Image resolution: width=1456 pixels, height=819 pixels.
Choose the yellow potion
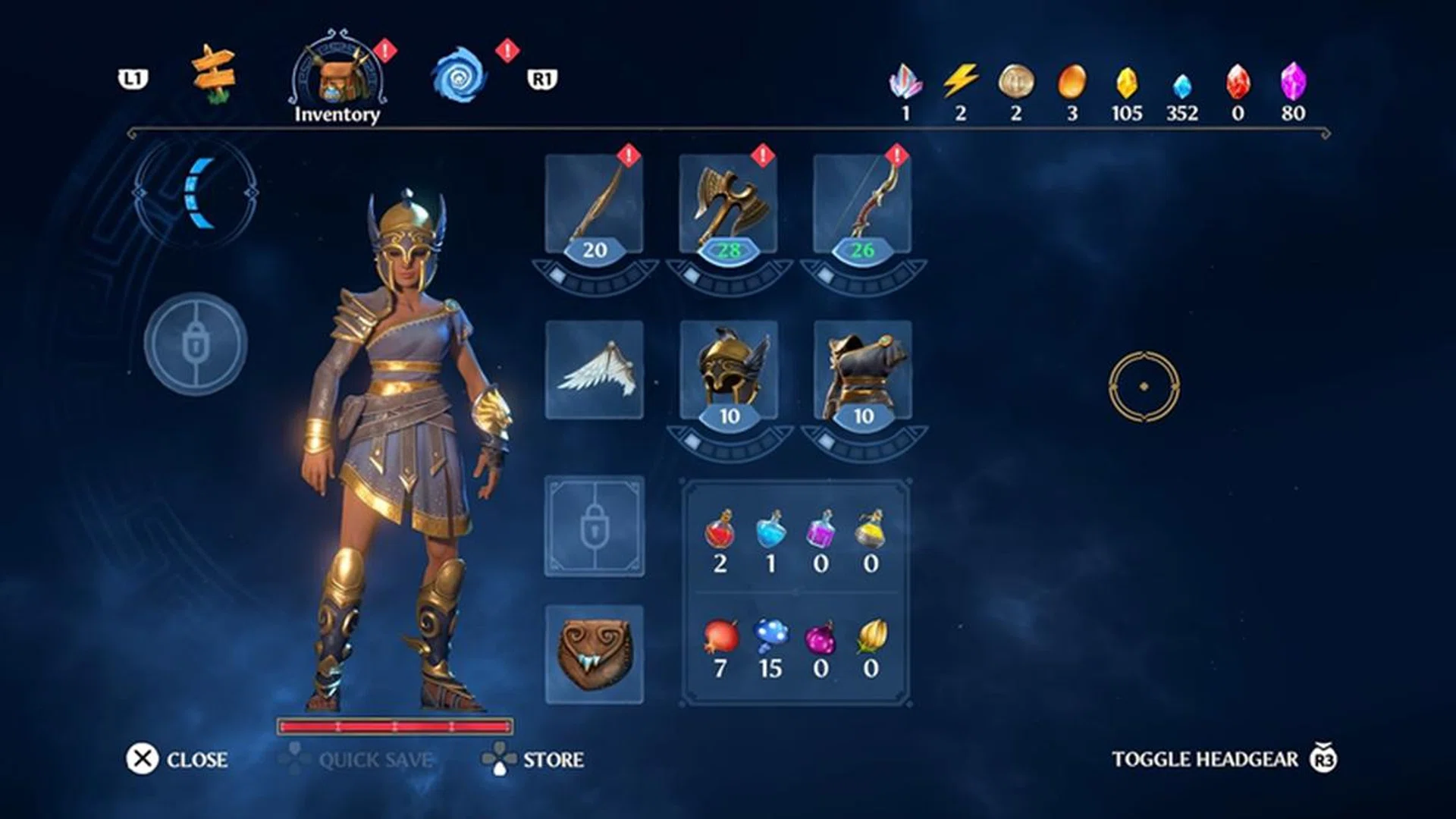tap(871, 530)
